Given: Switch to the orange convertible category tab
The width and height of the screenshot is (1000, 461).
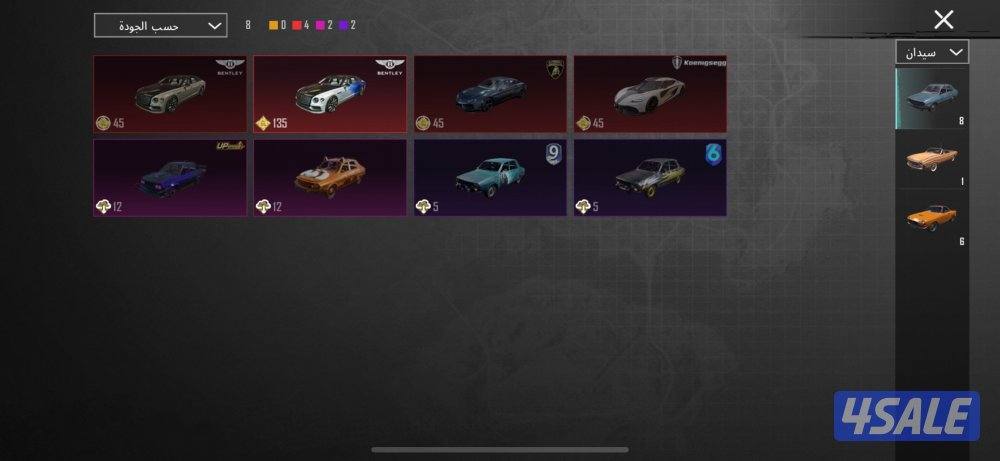Looking at the screenshot, I should pyautogui.click(x=932, y=159).
